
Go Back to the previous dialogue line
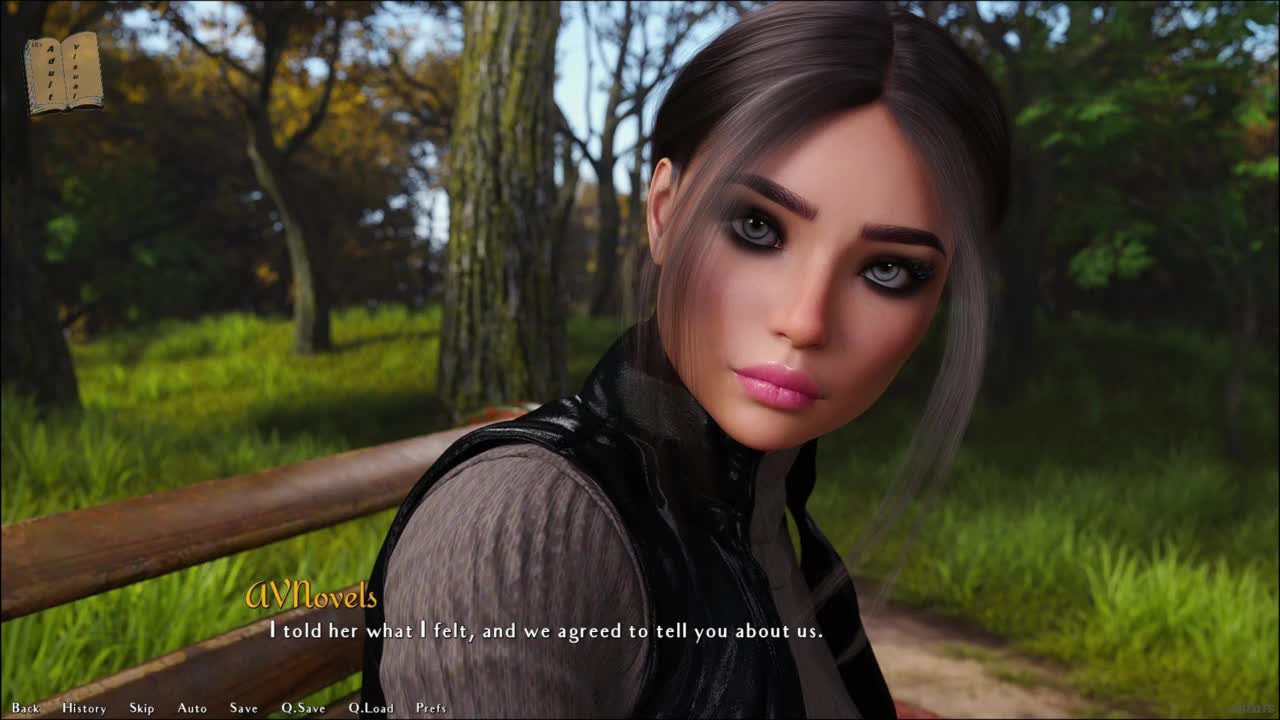pyautogui.click(x=26, y=708)
